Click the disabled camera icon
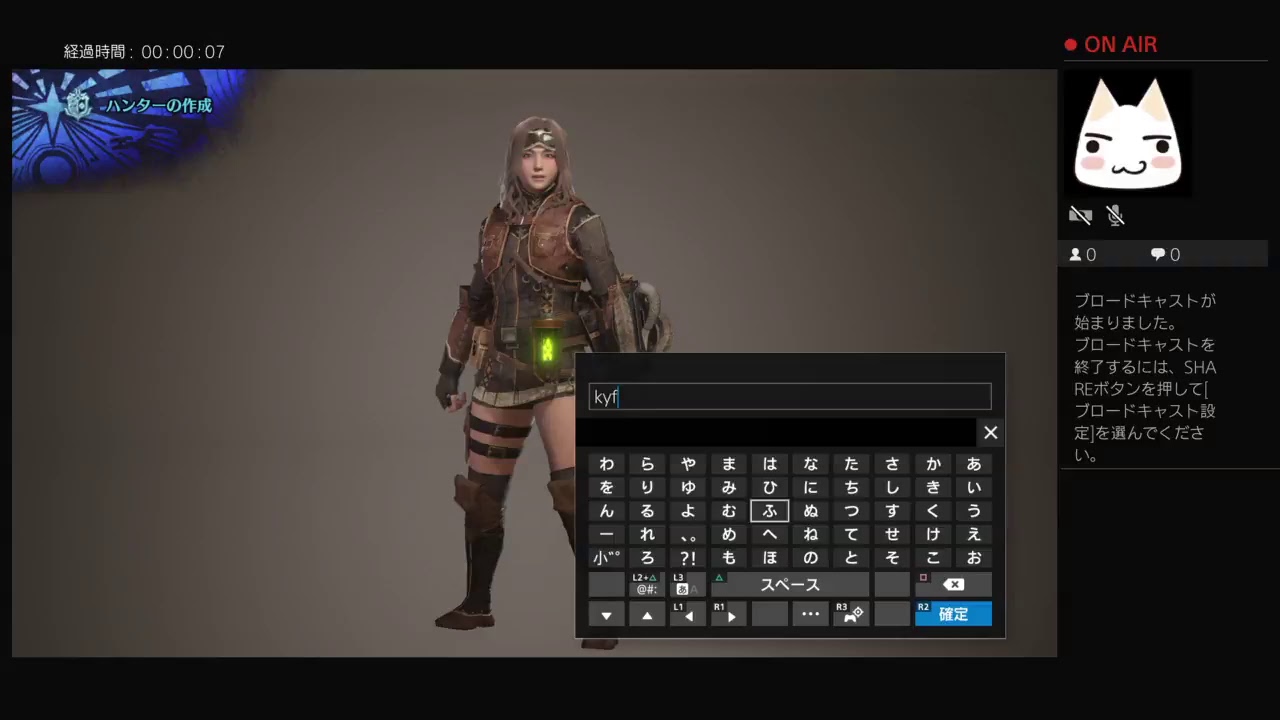The image size is (1280, 720). point(1081,215)
